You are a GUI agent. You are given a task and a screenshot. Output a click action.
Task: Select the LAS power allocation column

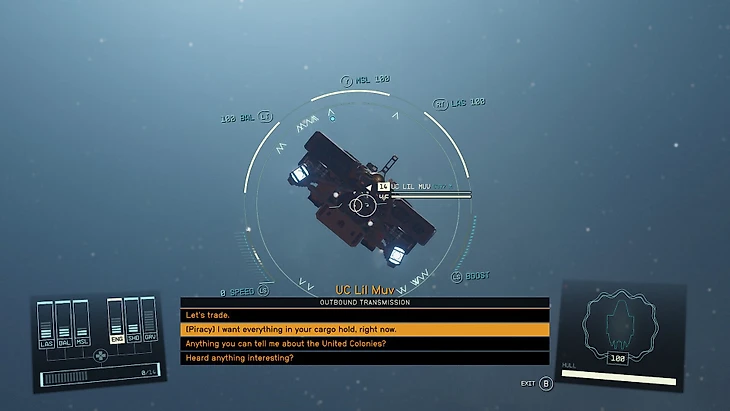[46, 324]
